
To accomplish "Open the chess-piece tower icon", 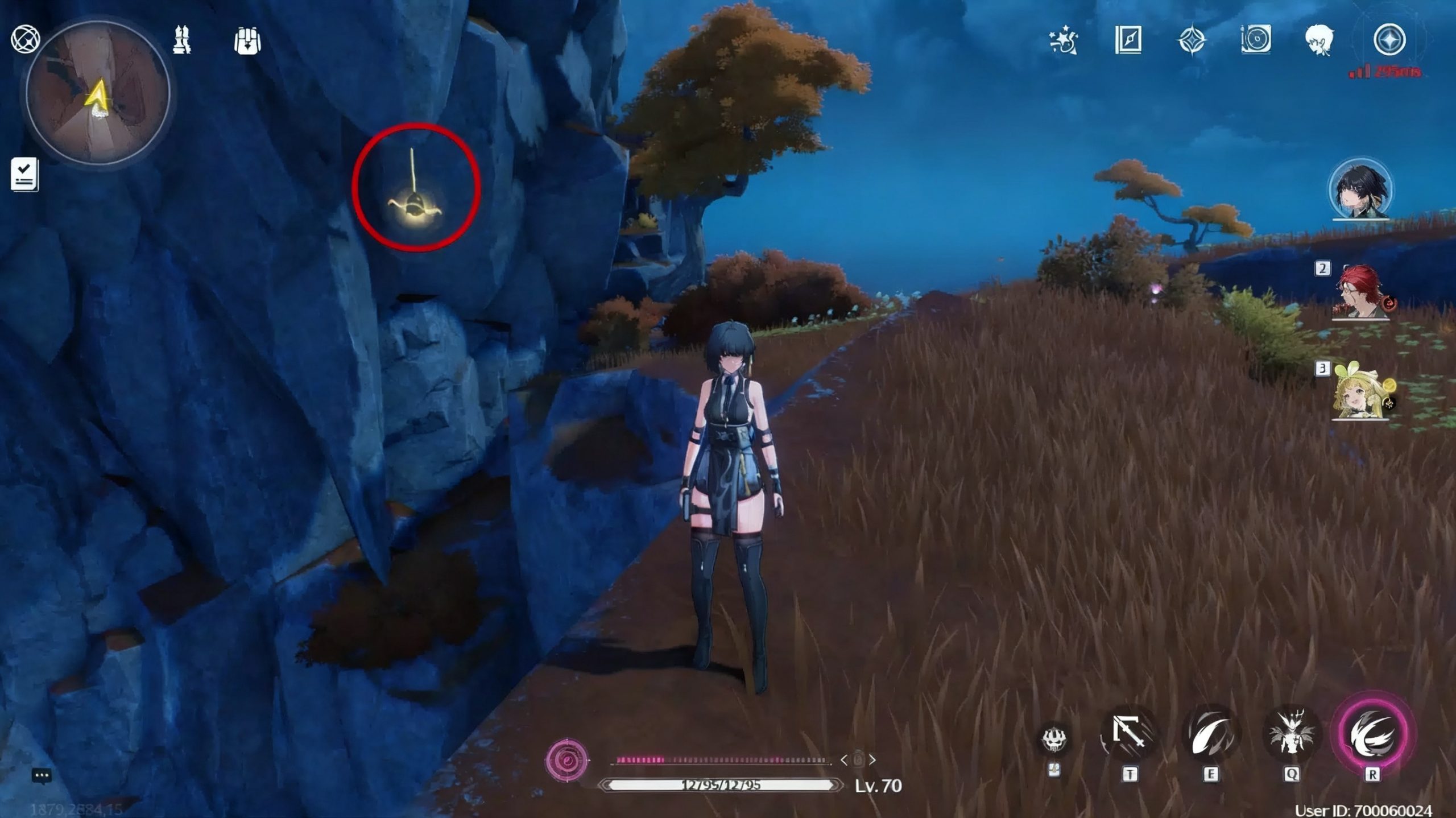I will [182, 41].
